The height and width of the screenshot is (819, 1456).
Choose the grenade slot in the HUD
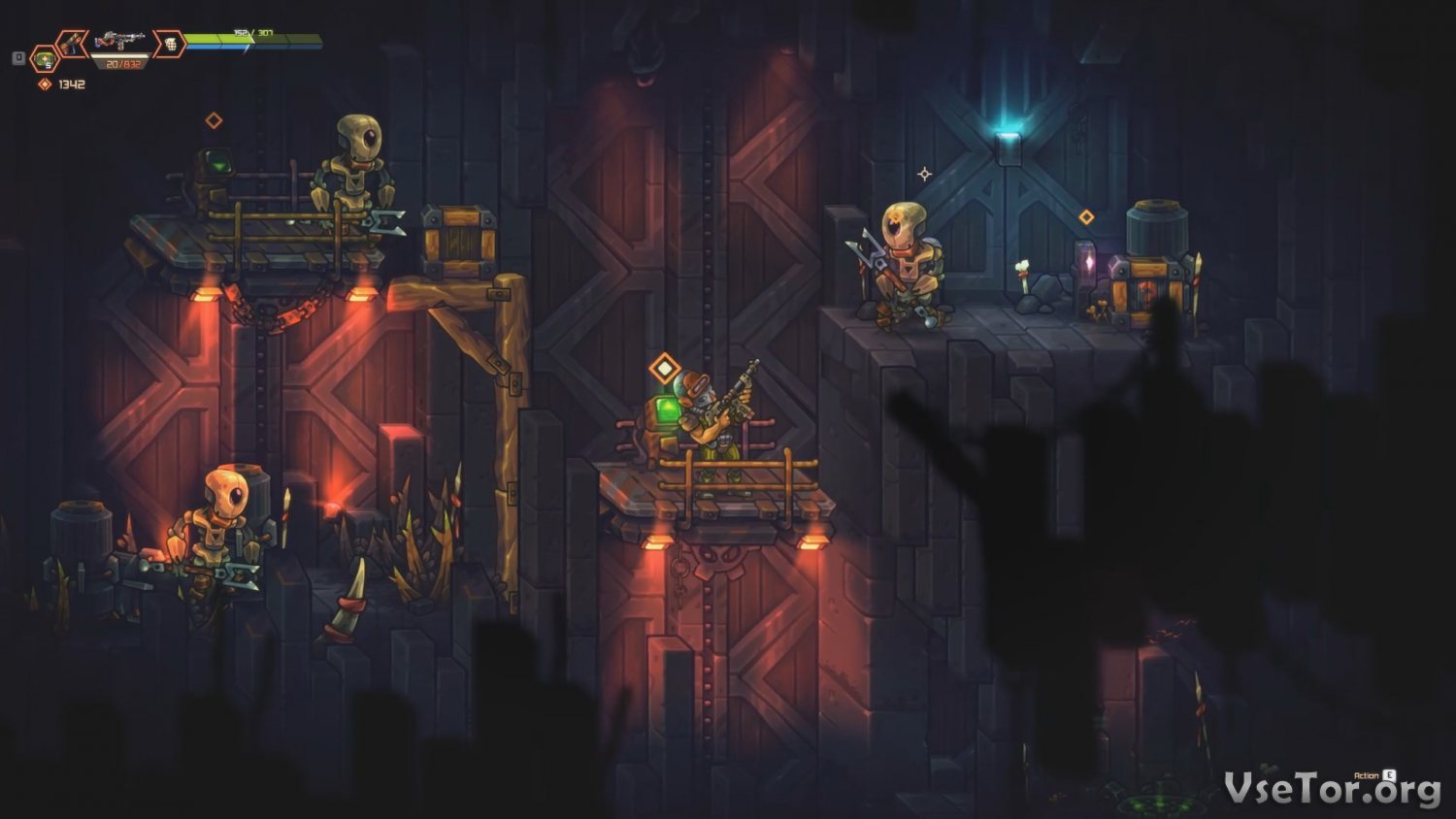(169, 44)
